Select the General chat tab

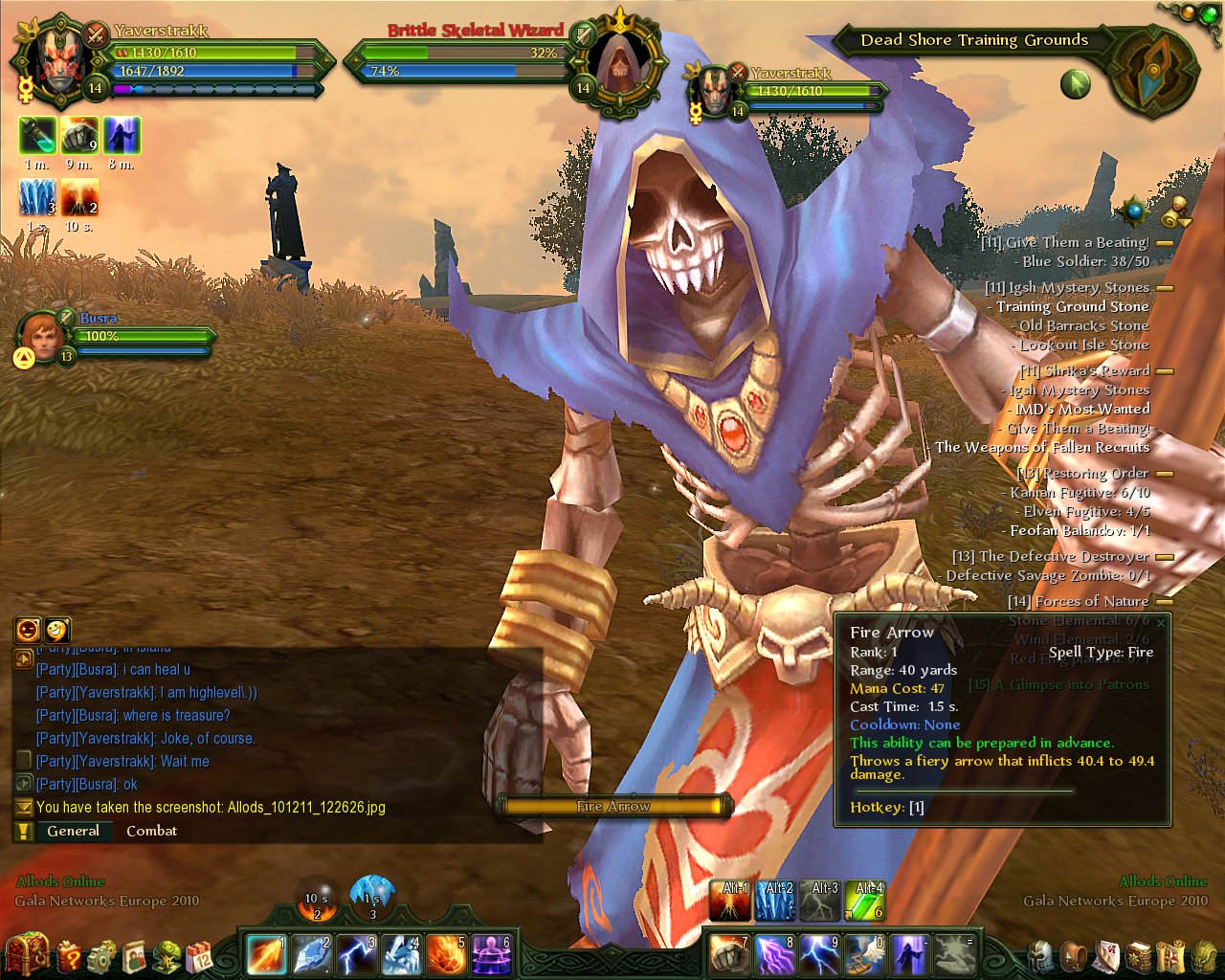(73, 831)
